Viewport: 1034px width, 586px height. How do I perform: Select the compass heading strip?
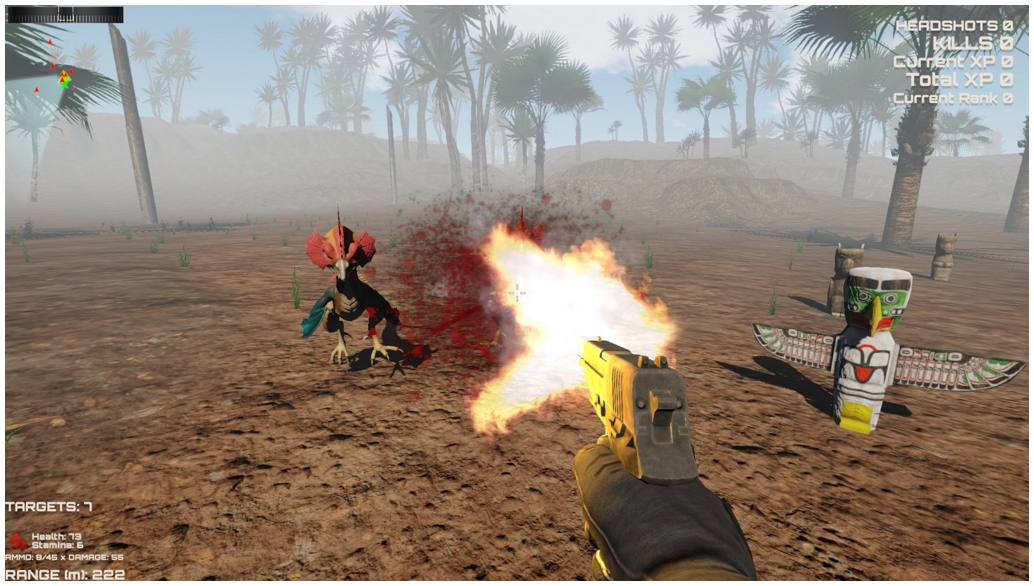coord(65,14)
